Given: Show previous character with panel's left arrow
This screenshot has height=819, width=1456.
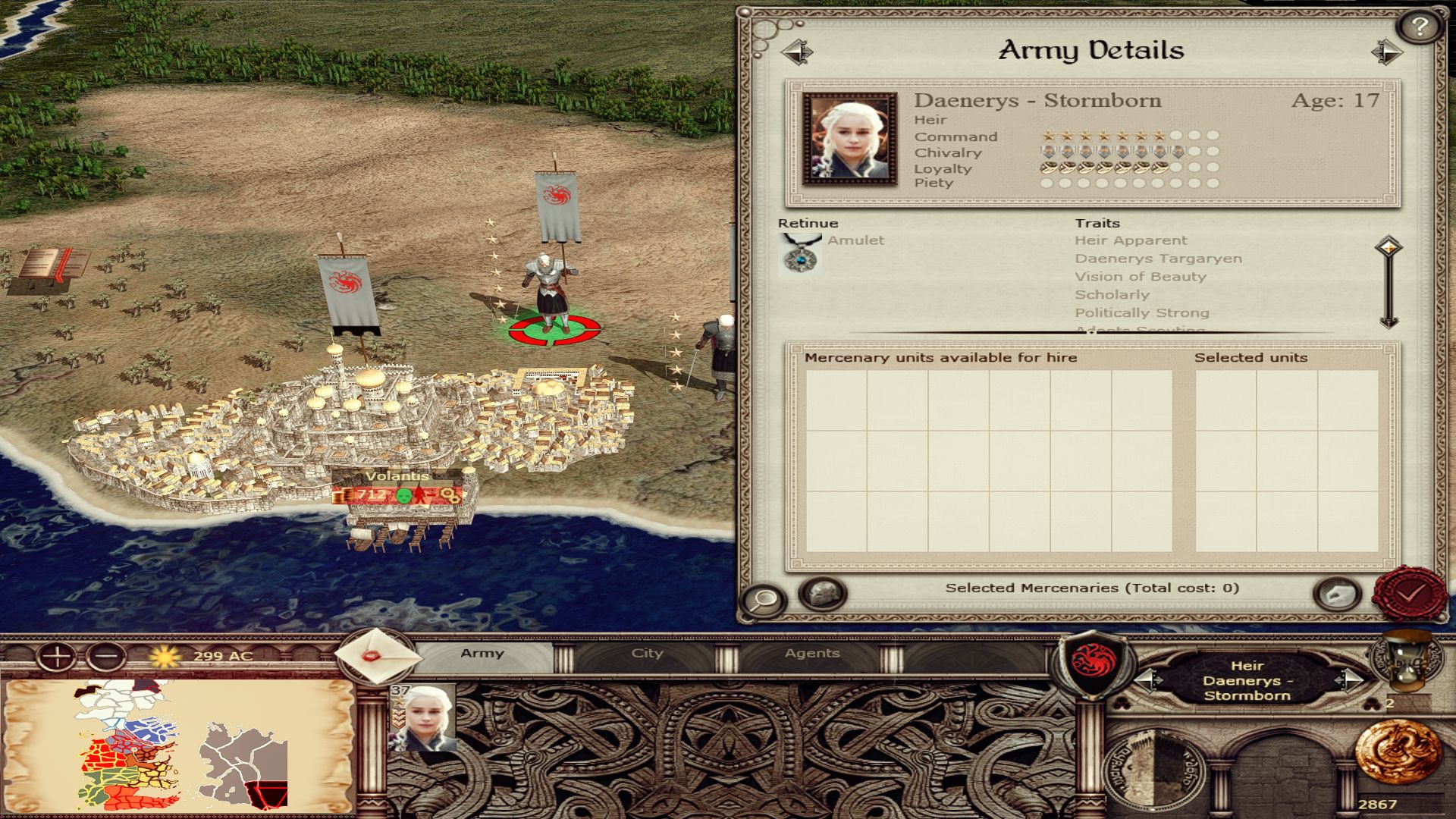Looking at the screenshot, I should tap(796, 52).
